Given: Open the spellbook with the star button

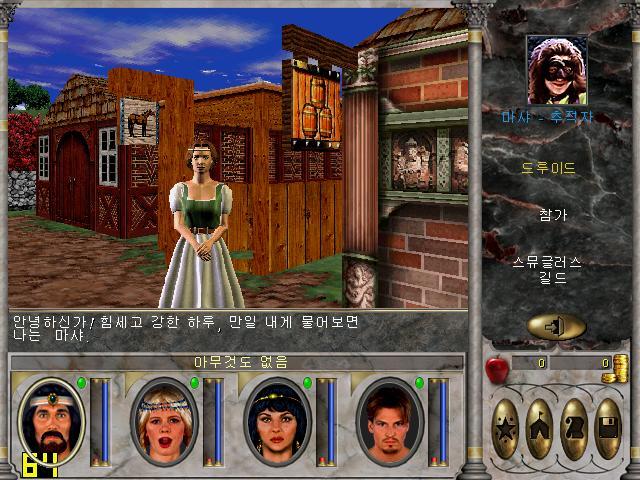Looking at the screenshot, I should click(506, 428).
